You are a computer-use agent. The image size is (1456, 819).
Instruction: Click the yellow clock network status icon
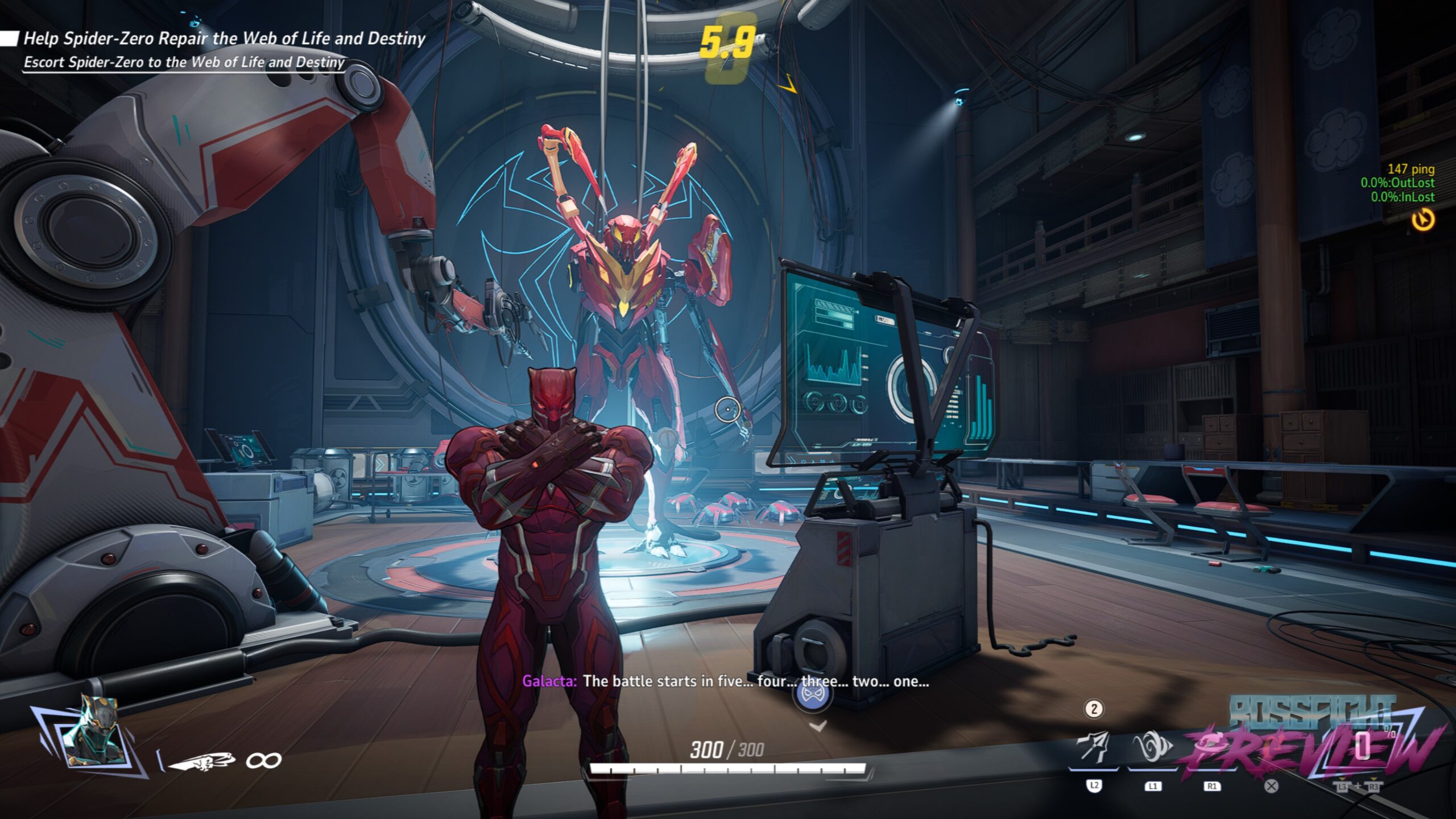click(x=1423, y=220)
